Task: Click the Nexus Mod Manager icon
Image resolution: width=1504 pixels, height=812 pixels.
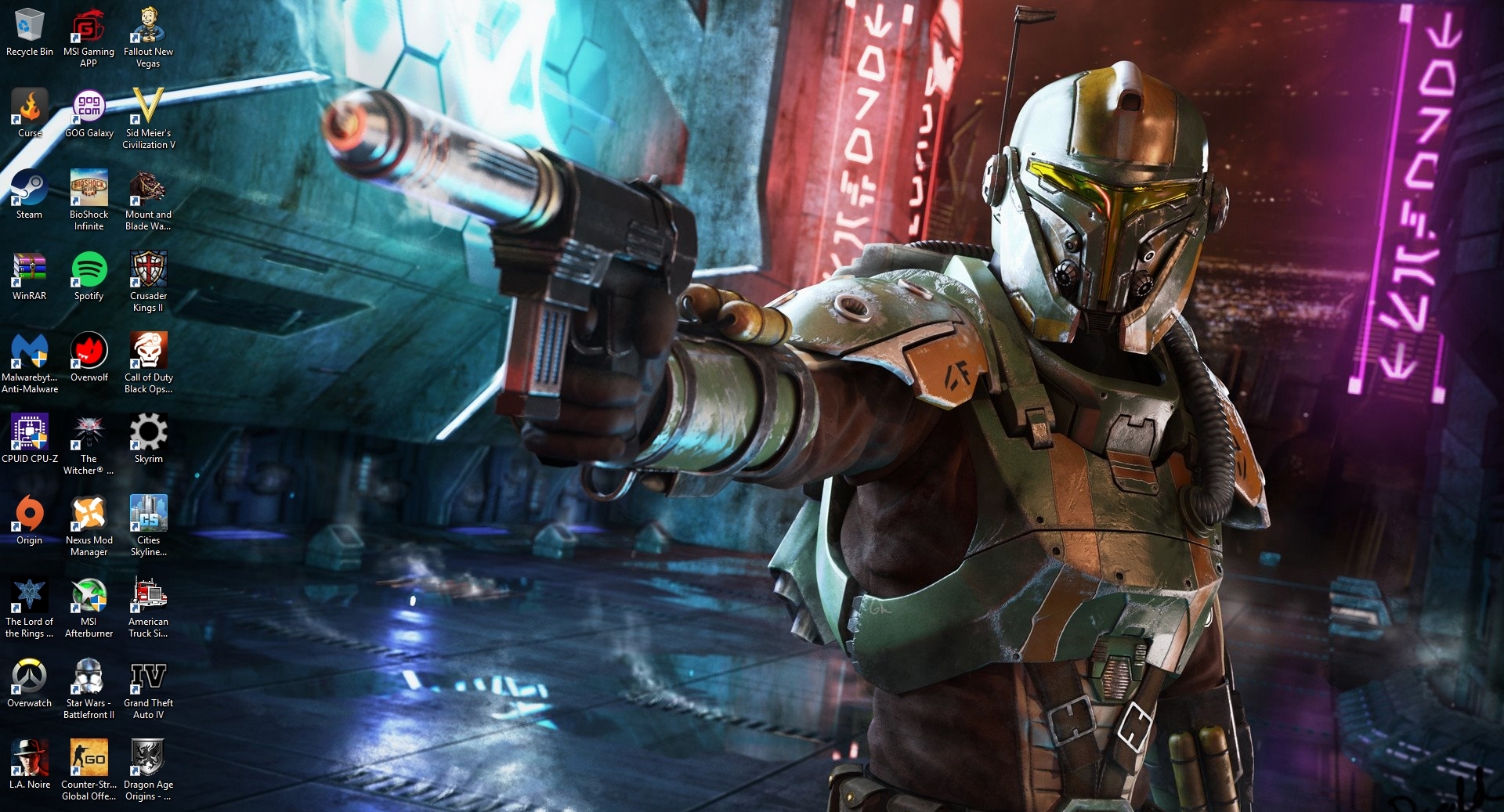Action: [89, 514]
